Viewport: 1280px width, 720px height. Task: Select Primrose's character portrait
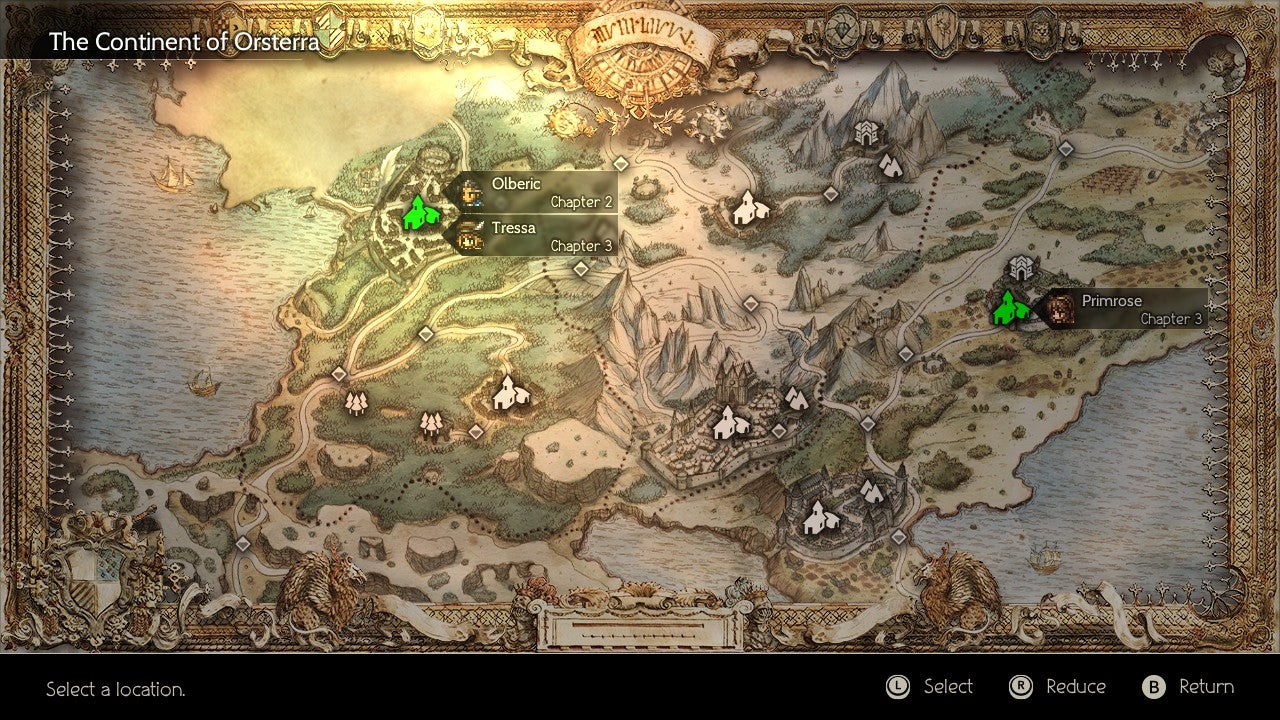pyautogui.click(x=1061, y=307)
